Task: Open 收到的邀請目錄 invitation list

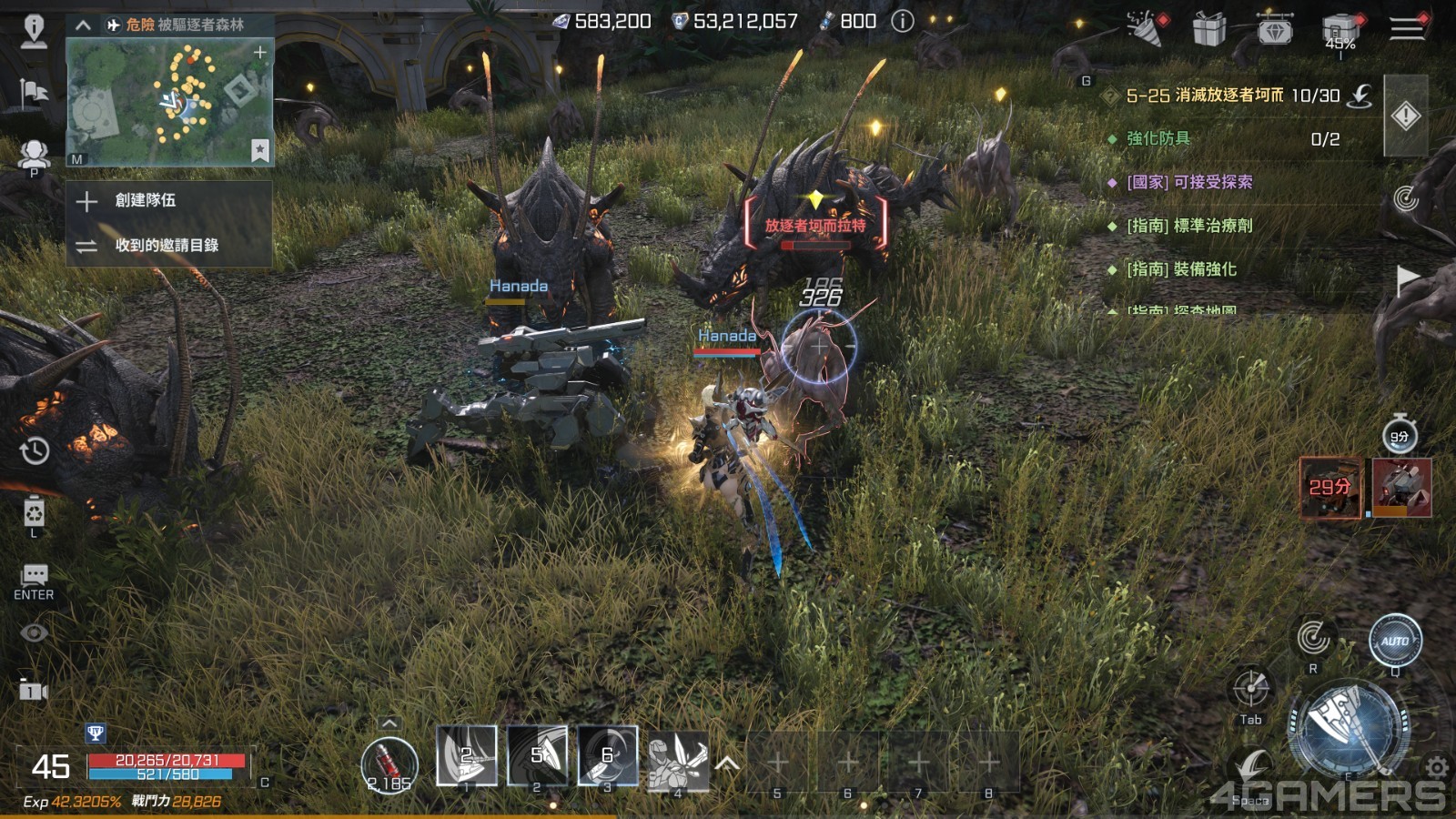Action: 167,245
